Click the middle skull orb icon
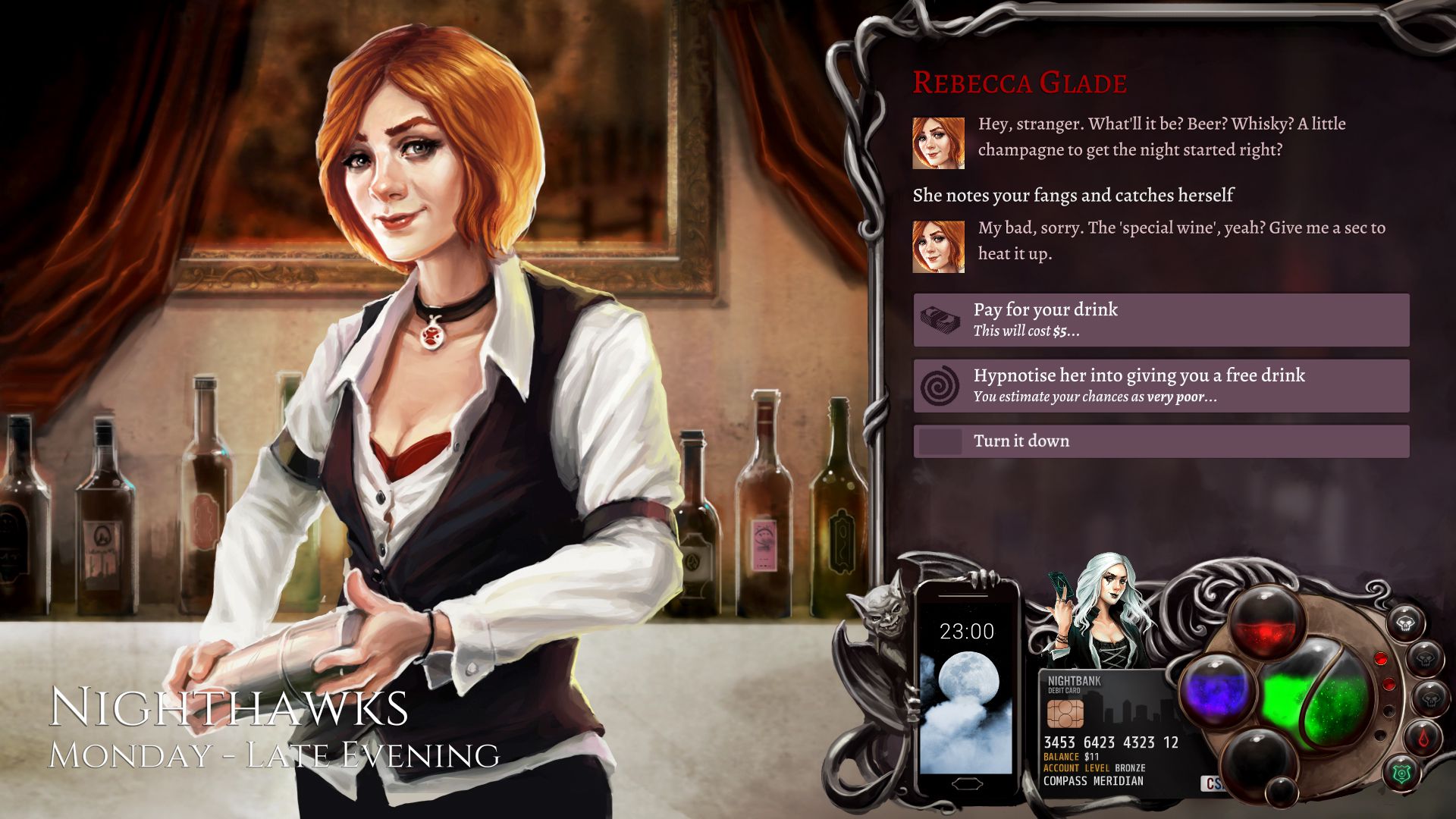This screenshot has height=819, width=1456. 1426,657
